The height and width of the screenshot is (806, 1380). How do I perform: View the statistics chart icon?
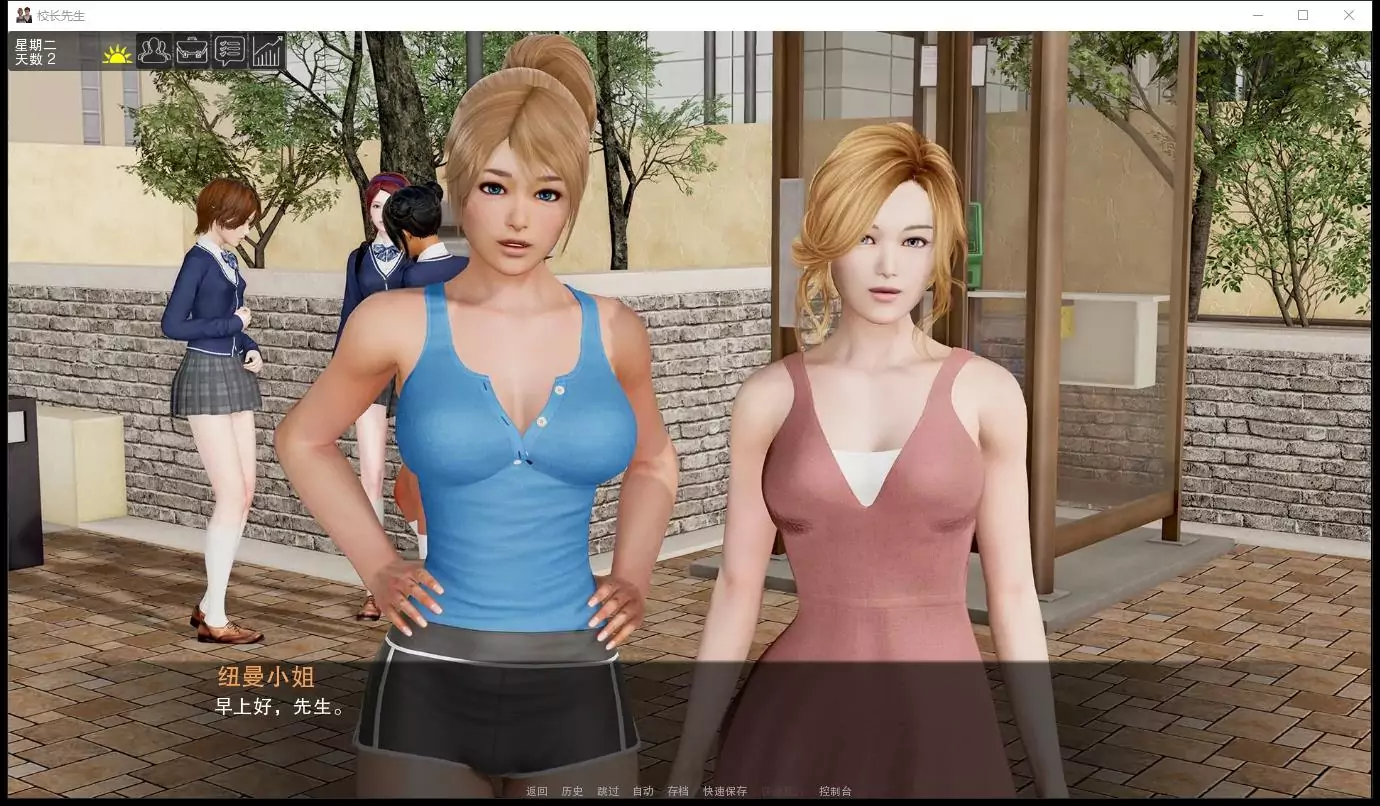266,50
